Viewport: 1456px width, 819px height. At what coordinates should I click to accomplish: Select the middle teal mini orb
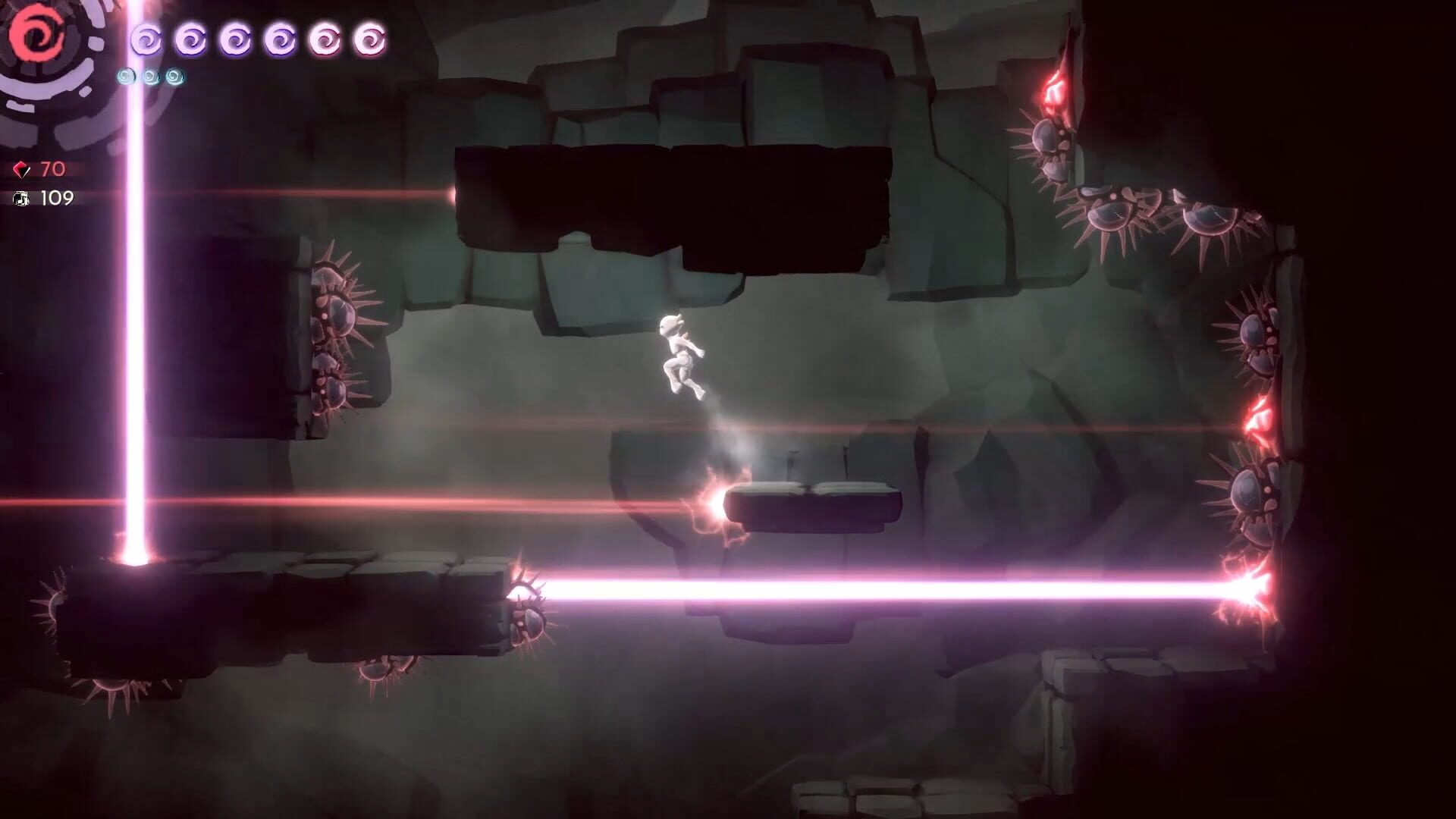(x=150, y=76)
